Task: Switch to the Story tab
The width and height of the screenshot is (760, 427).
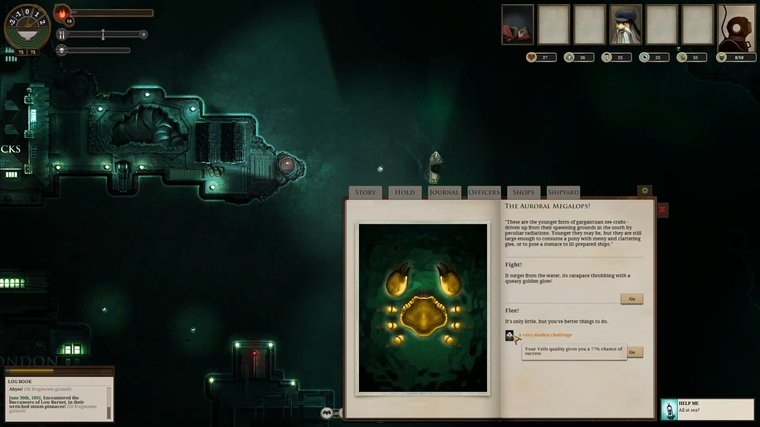Action: click(366, 192)
